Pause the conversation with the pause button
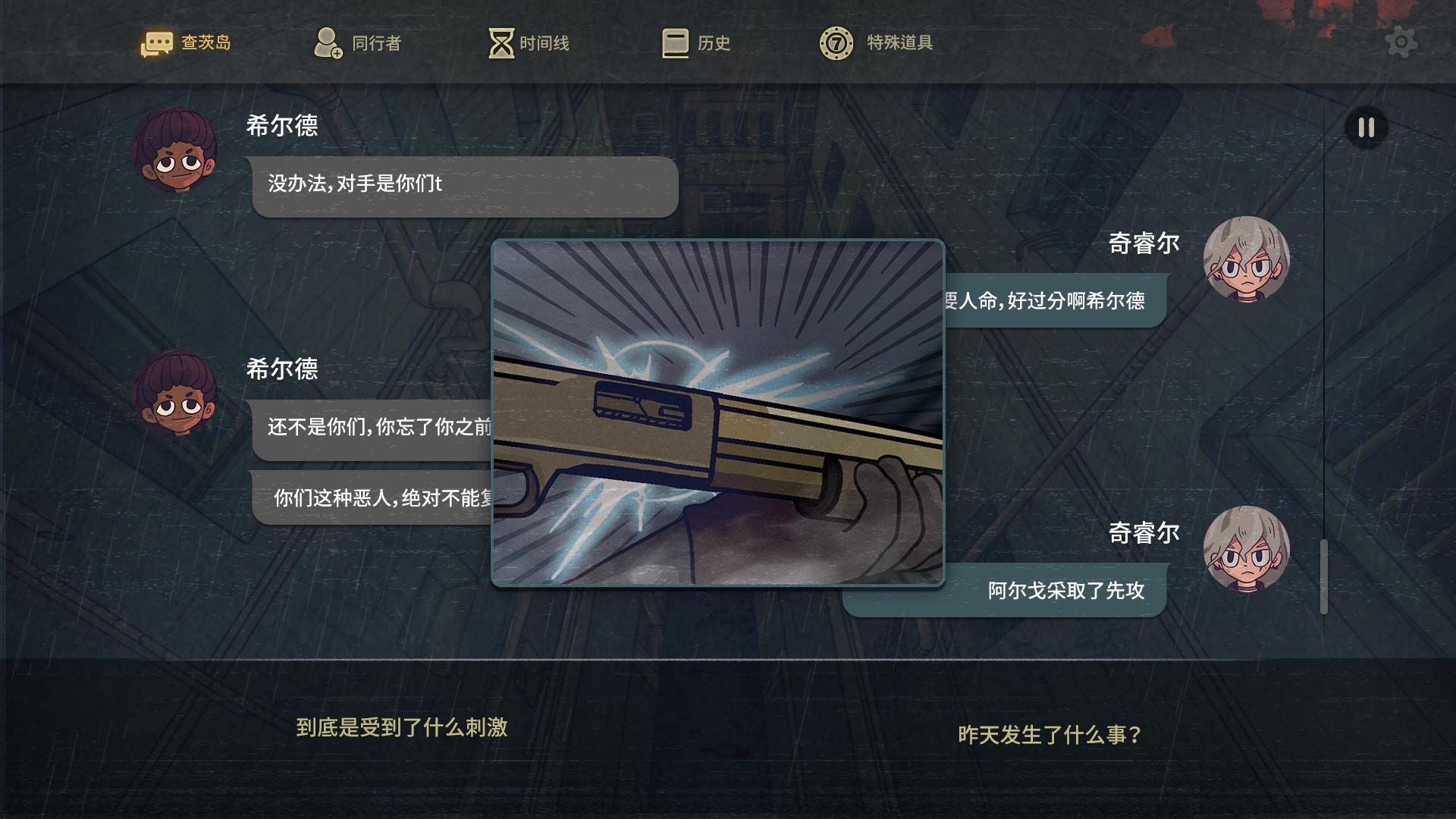Image resolution: width=1456 pixels, height=819 pixels. [x=1366, y=128]
